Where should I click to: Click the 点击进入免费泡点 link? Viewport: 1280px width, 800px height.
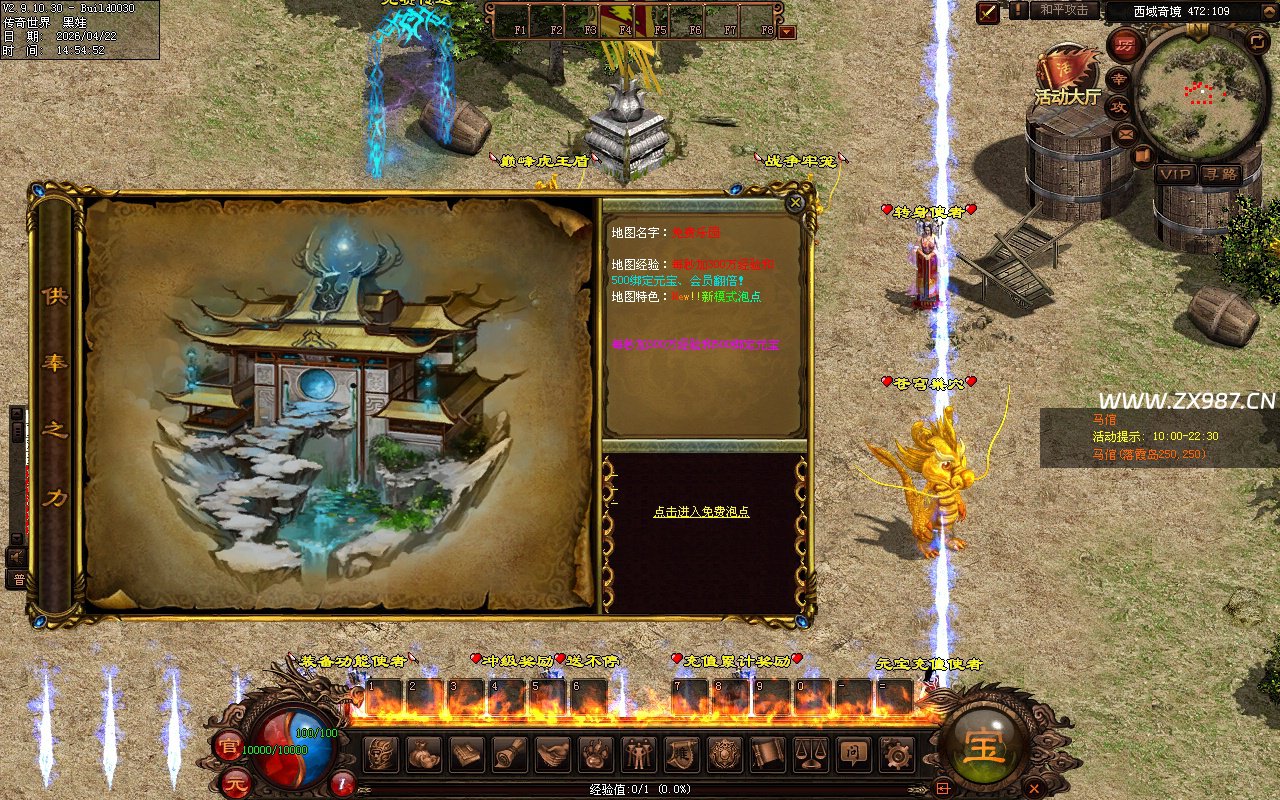pos(701,512)
